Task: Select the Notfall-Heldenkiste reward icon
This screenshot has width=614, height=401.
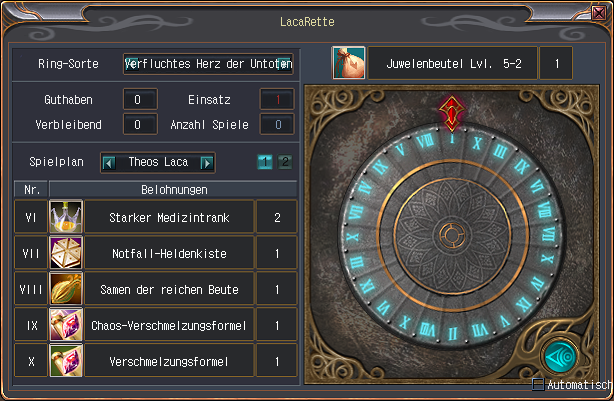Action: pos(65,252)
